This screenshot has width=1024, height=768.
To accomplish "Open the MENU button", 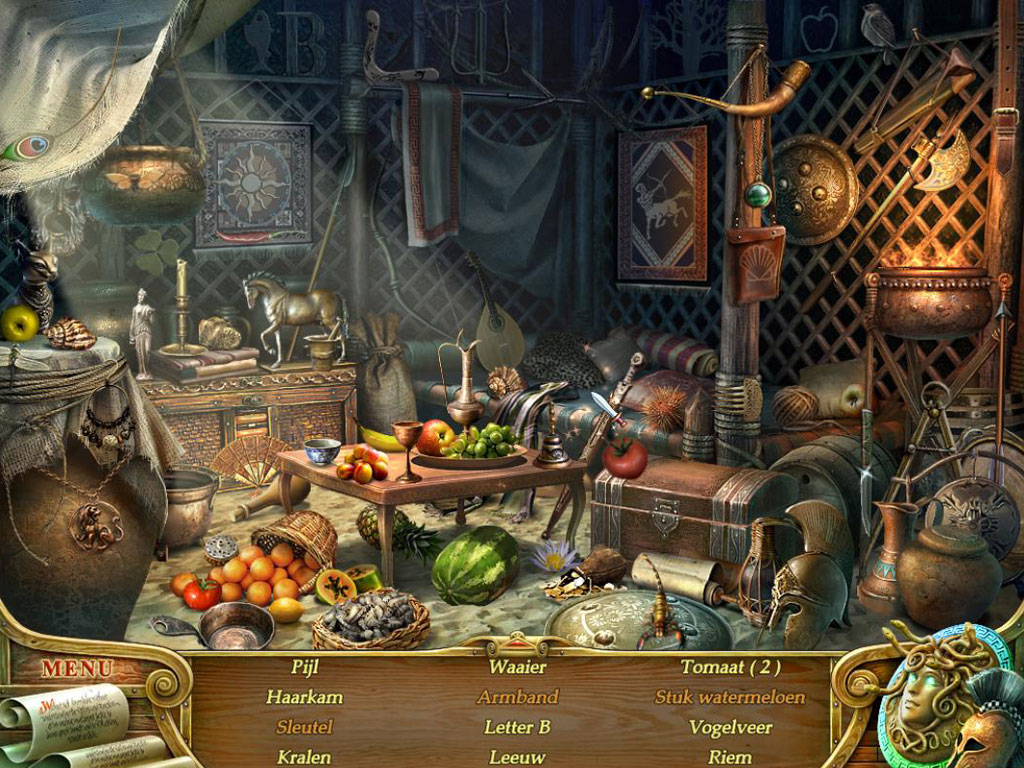I will tap(77, 667).
